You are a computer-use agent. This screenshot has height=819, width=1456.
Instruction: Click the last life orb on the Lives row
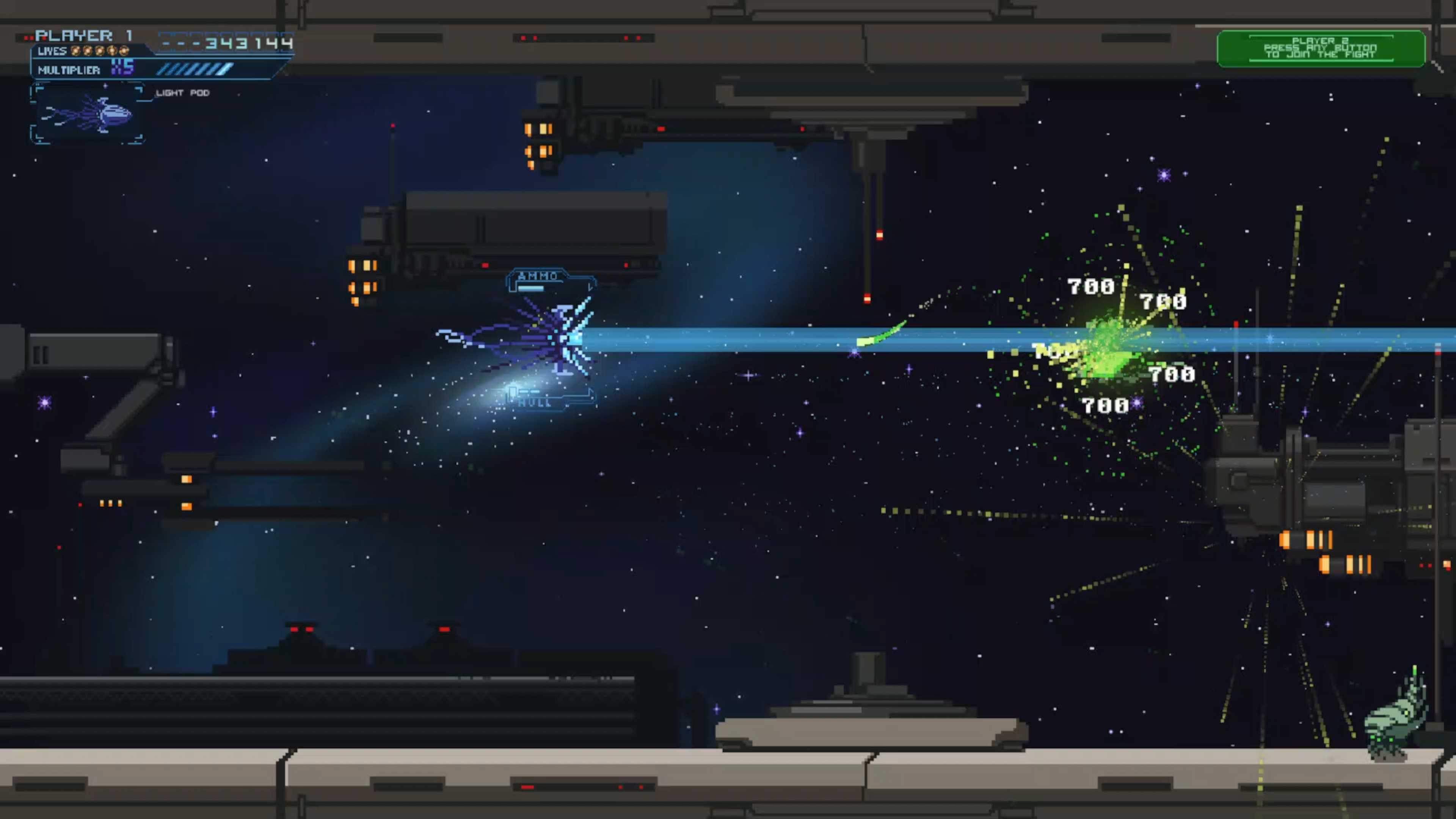(124, 51)
